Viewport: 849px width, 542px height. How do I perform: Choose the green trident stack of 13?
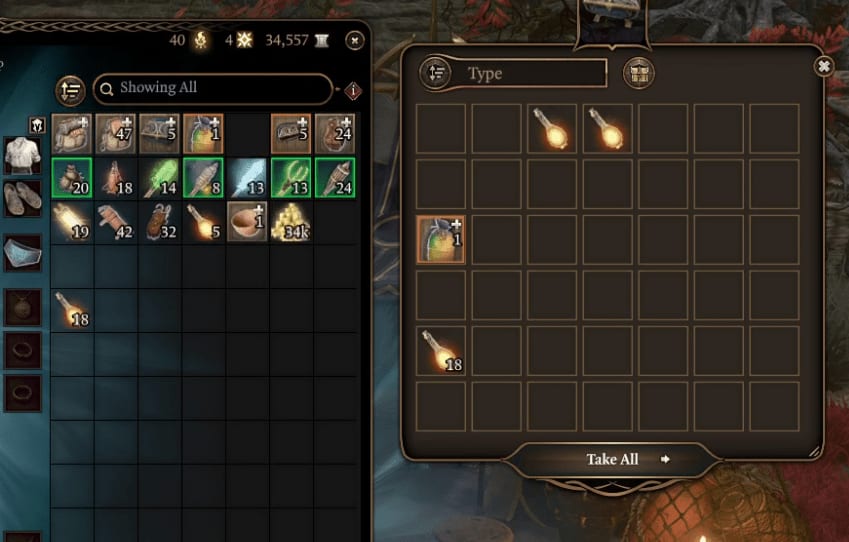click(291, 178)
